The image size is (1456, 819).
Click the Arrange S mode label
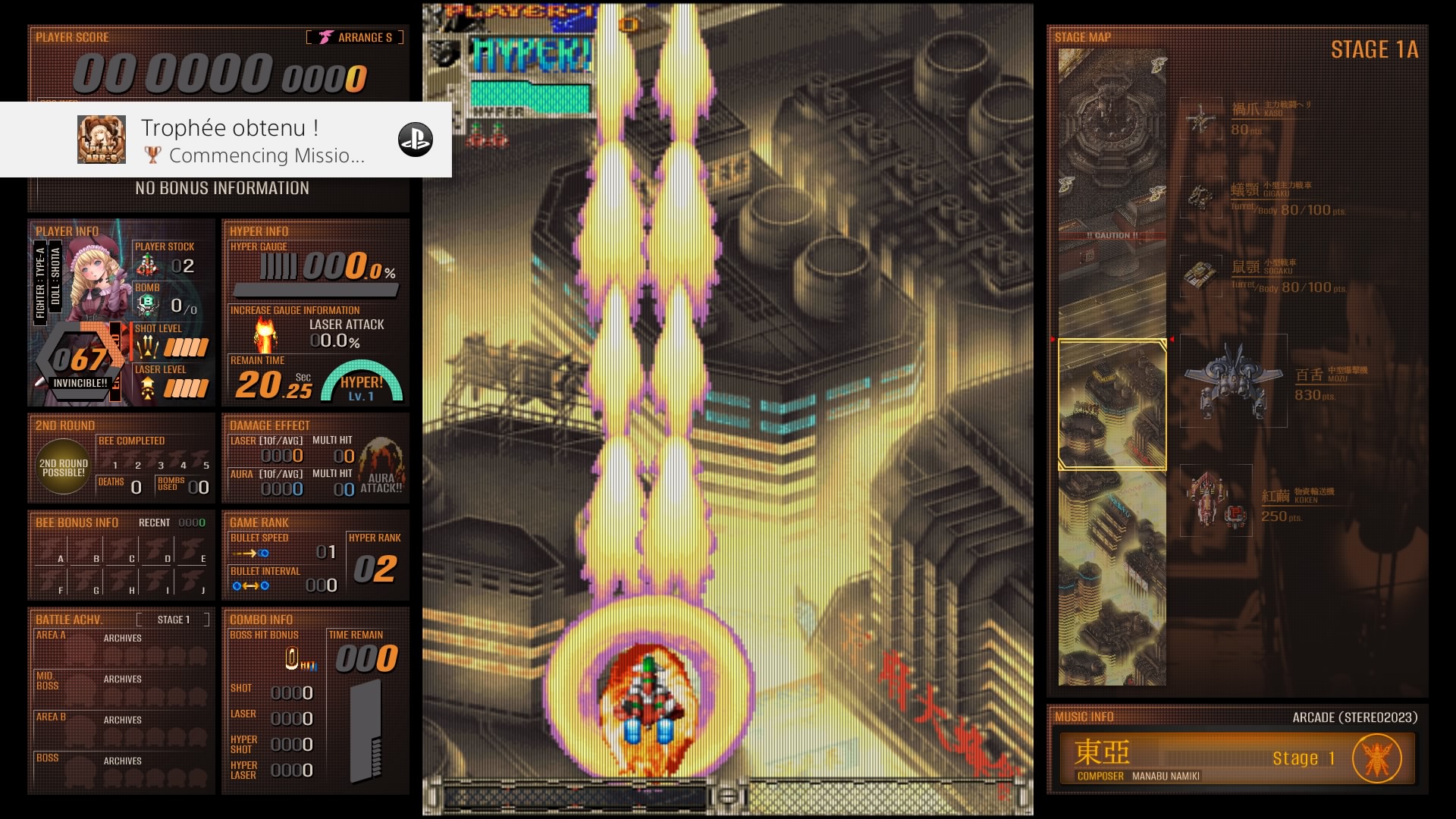pos(355,37)
